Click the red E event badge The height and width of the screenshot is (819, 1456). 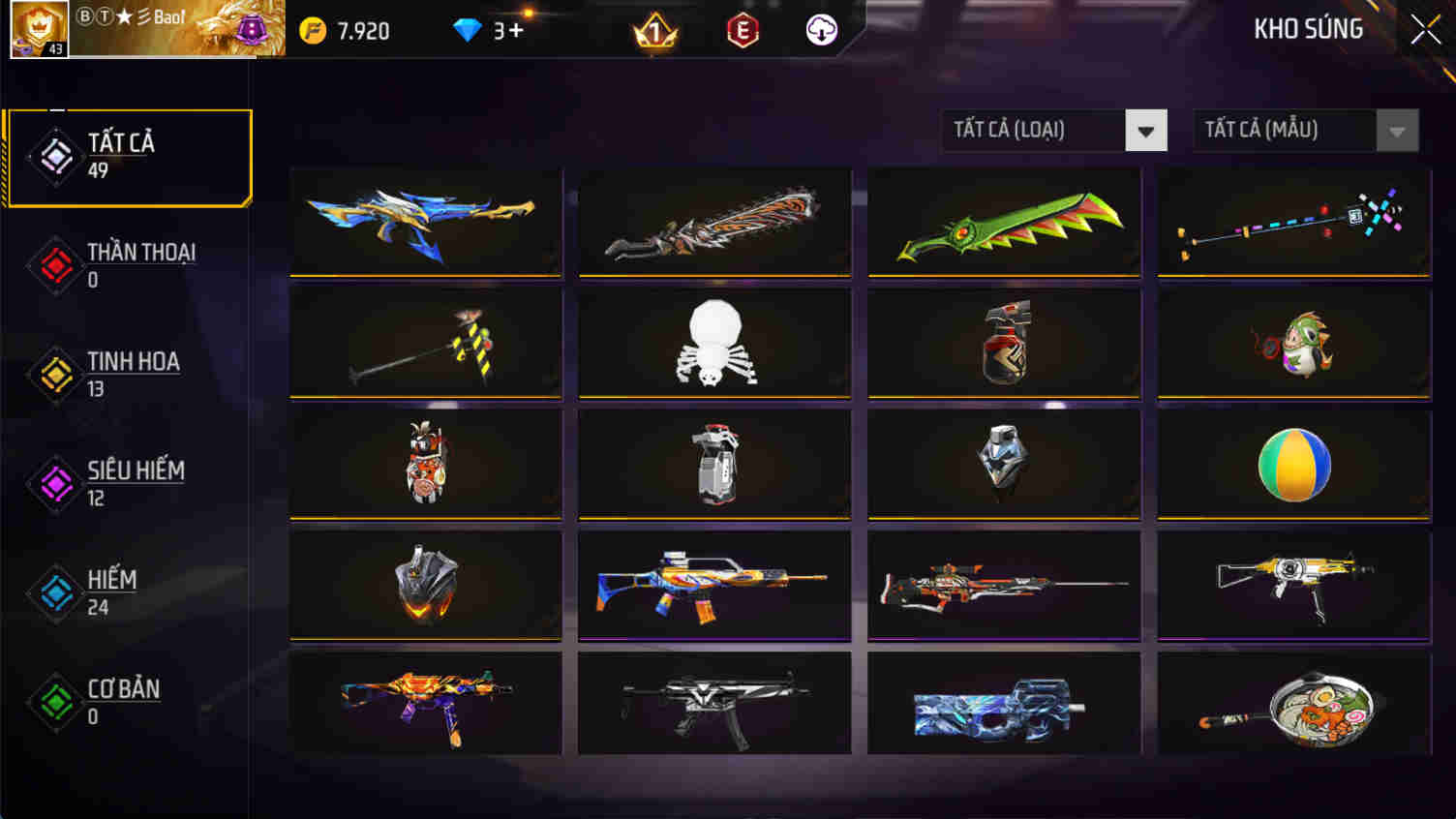pyautogui.click(x=741, y=30)
